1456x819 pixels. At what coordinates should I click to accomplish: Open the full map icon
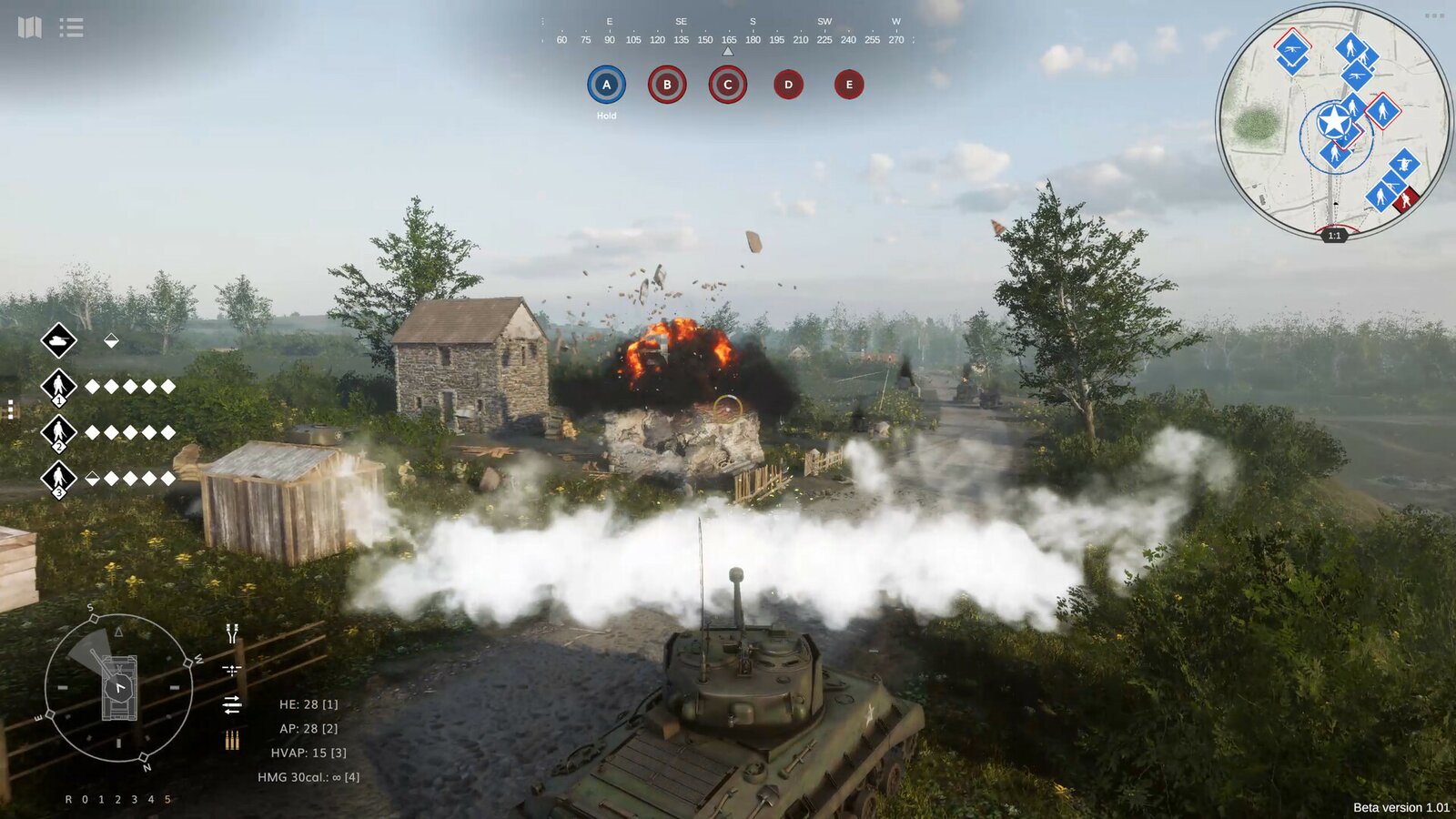point(30,27)
